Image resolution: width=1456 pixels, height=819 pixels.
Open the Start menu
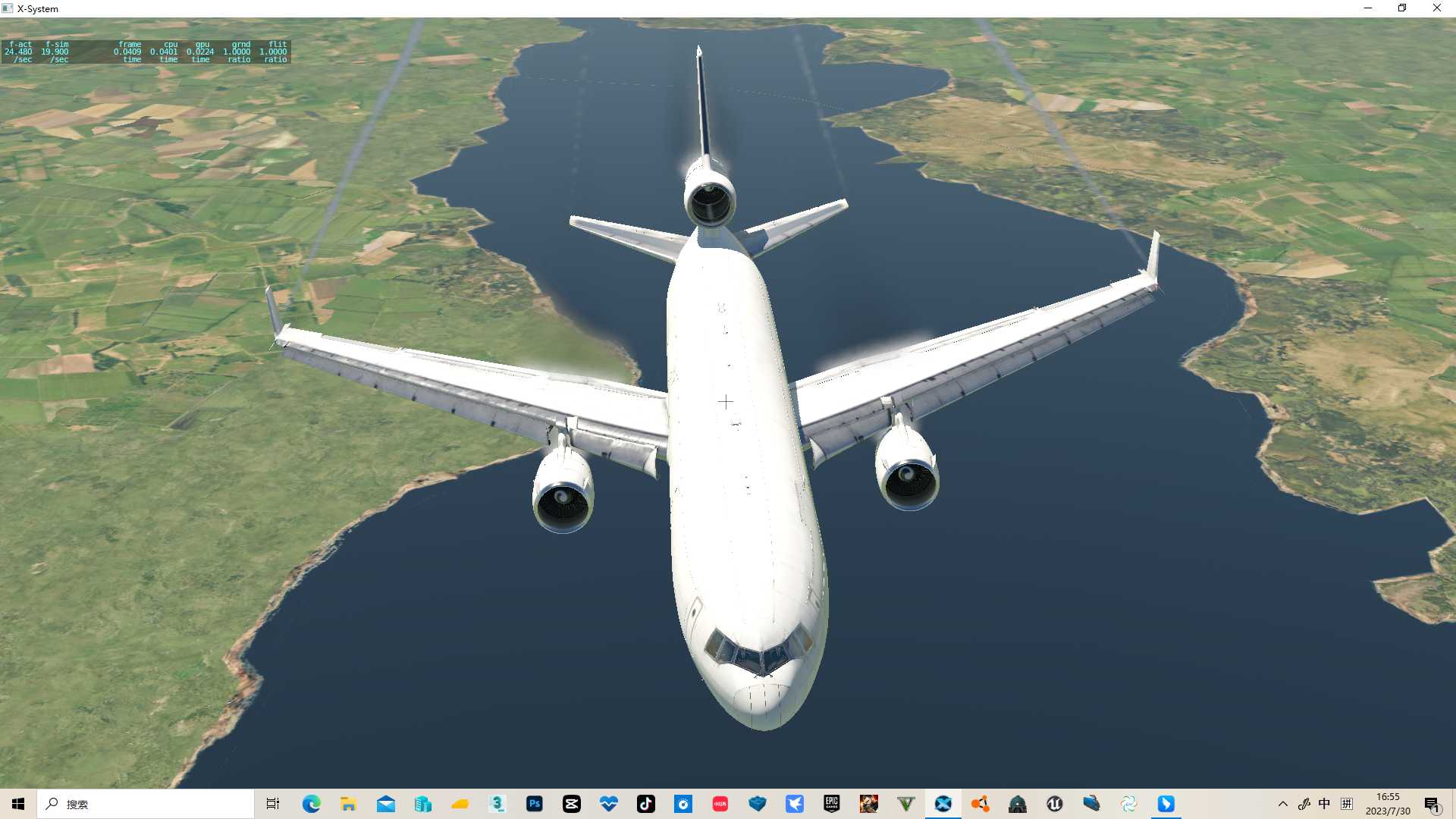pyautogui.click(x=17, y=804)
